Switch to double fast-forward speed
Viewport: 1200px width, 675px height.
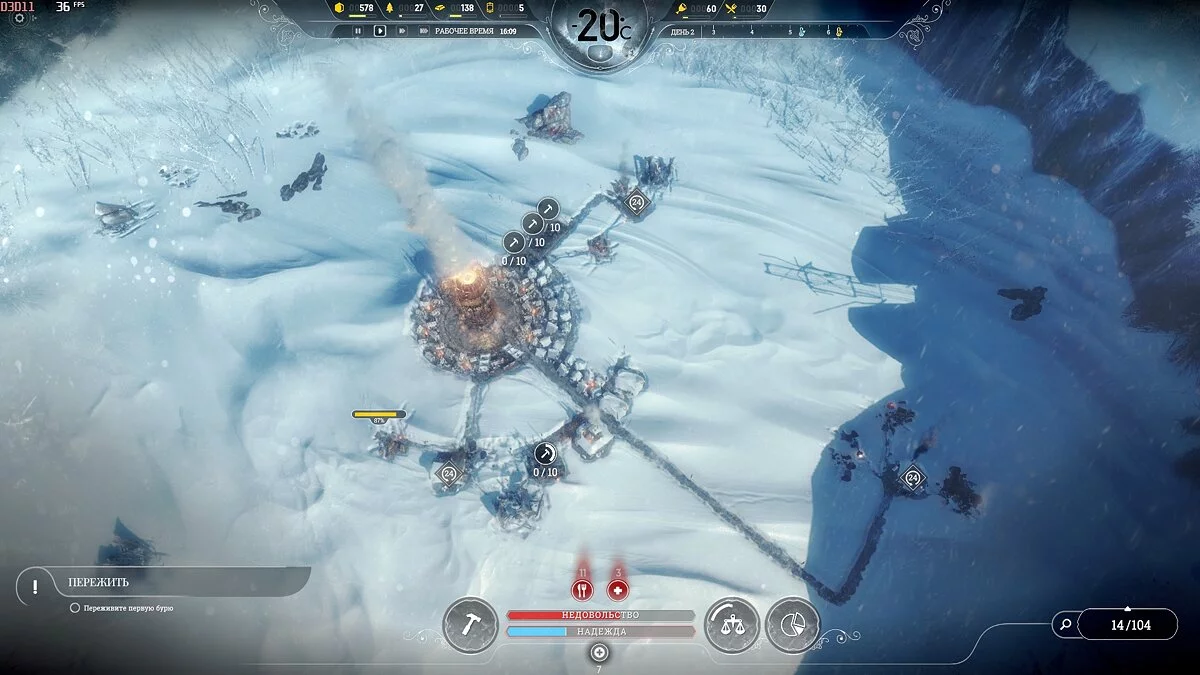coord(402,31)
